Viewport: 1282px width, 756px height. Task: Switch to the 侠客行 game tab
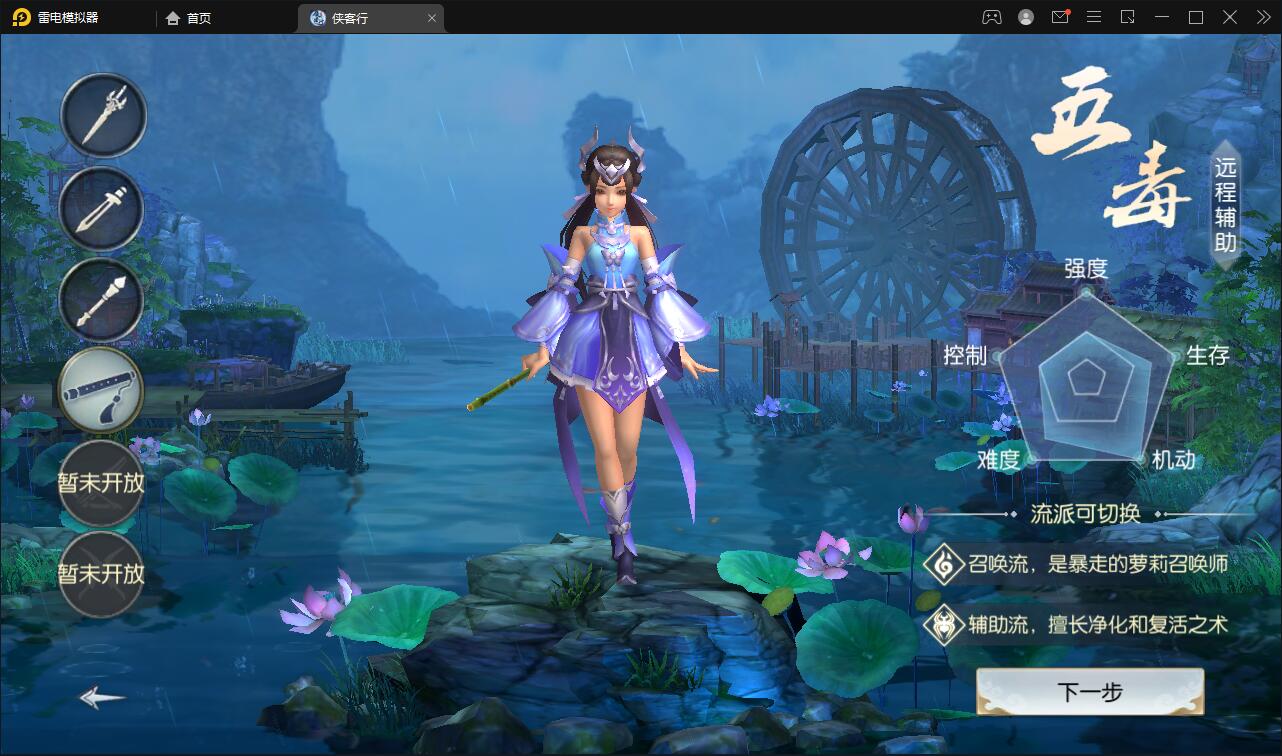(x=360, y=17)
